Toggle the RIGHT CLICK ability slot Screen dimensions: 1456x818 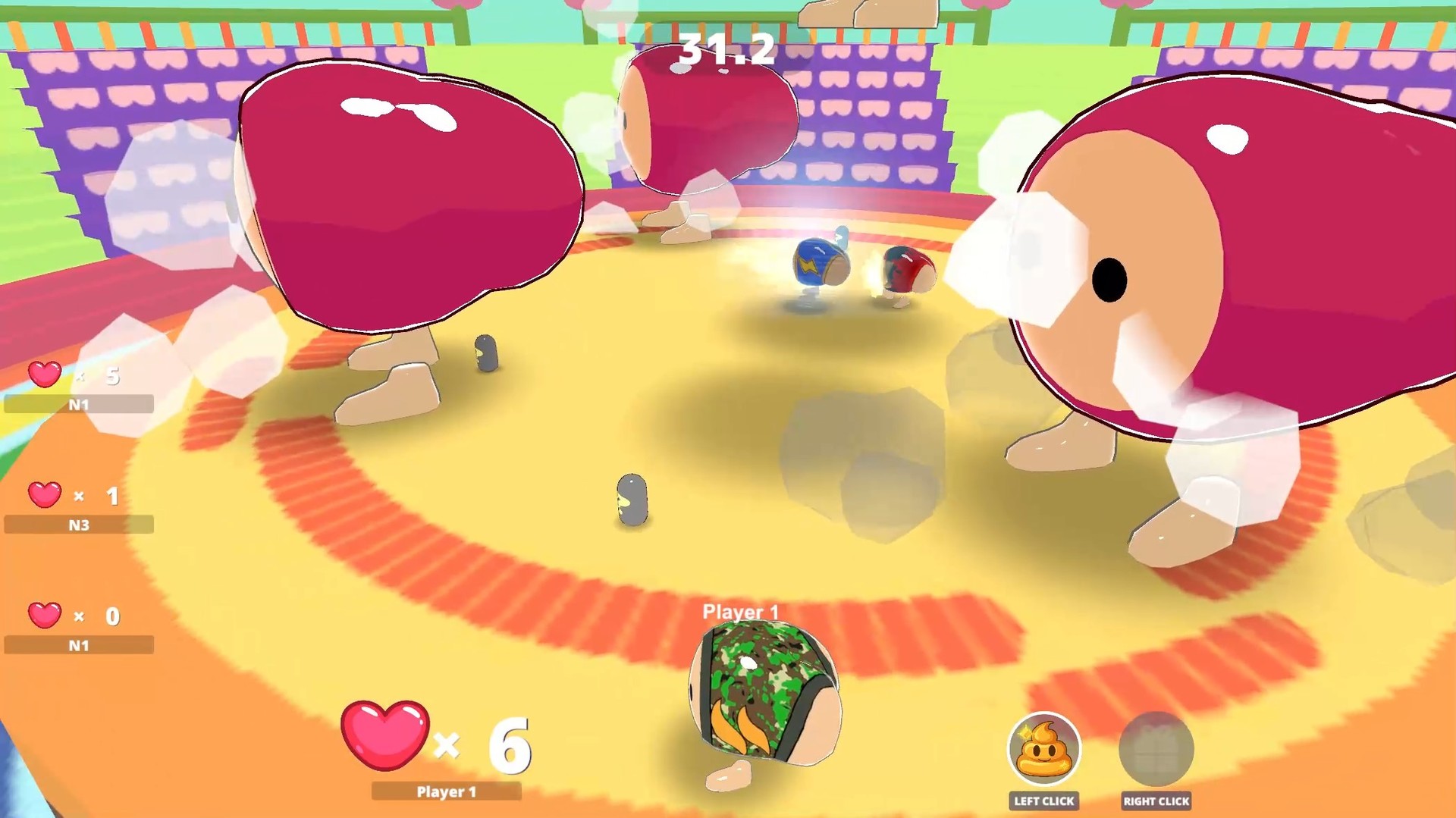pos(1156,801)
